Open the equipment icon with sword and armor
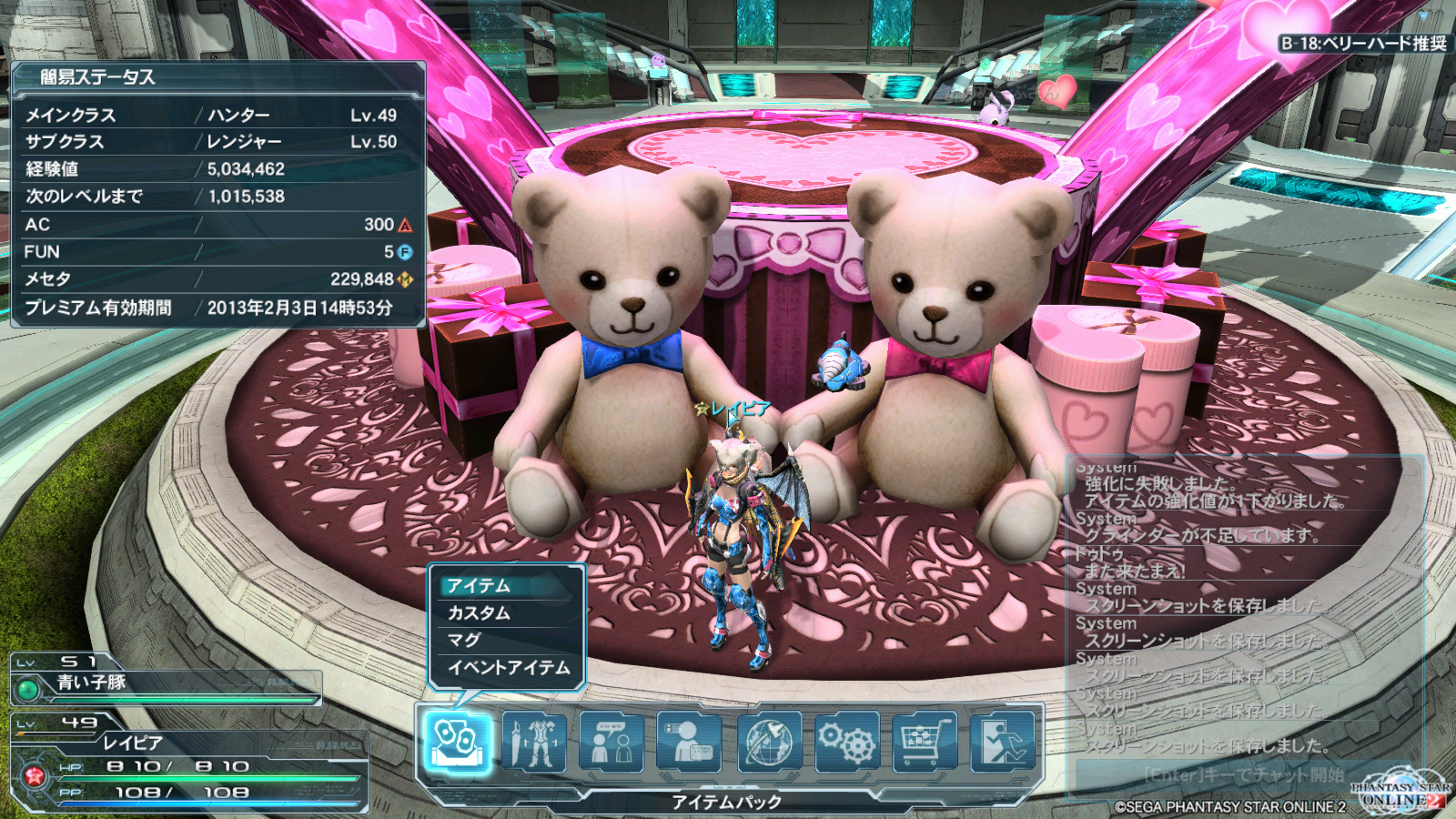Image resolution: width=1456 pixels, height=819 pixels. [x=534, y=743]
